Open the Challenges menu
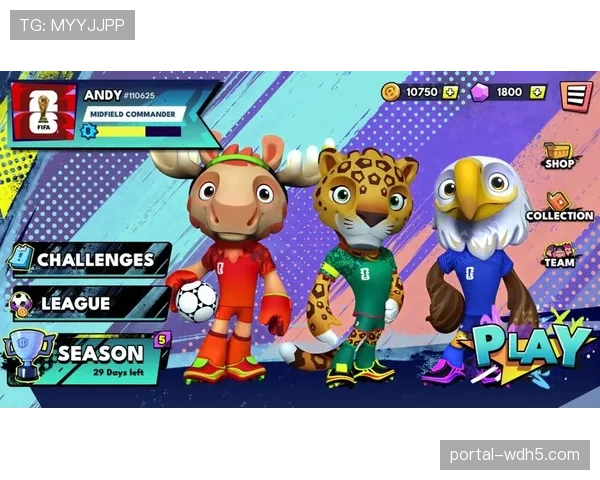 click(90, 259)
